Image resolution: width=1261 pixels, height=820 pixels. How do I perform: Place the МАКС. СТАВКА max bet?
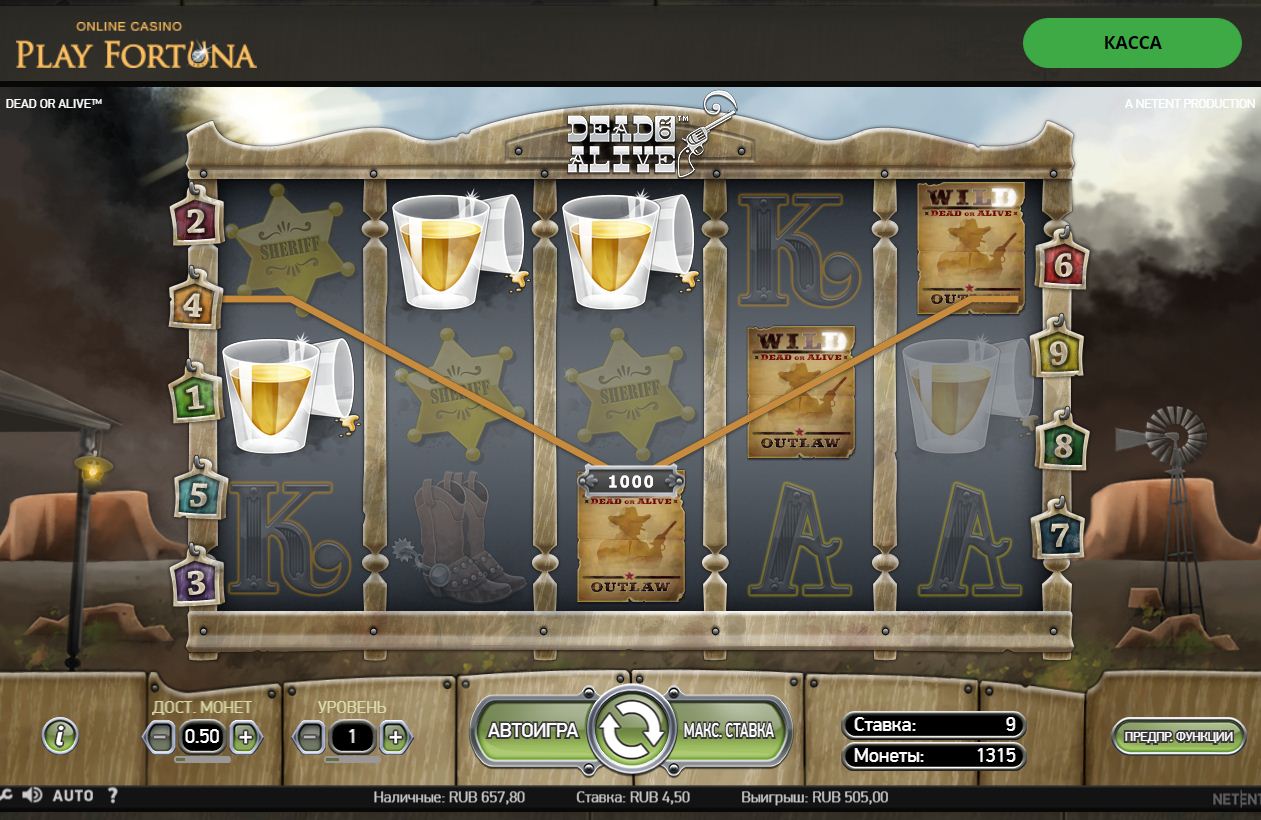click(x=729, y=730)
